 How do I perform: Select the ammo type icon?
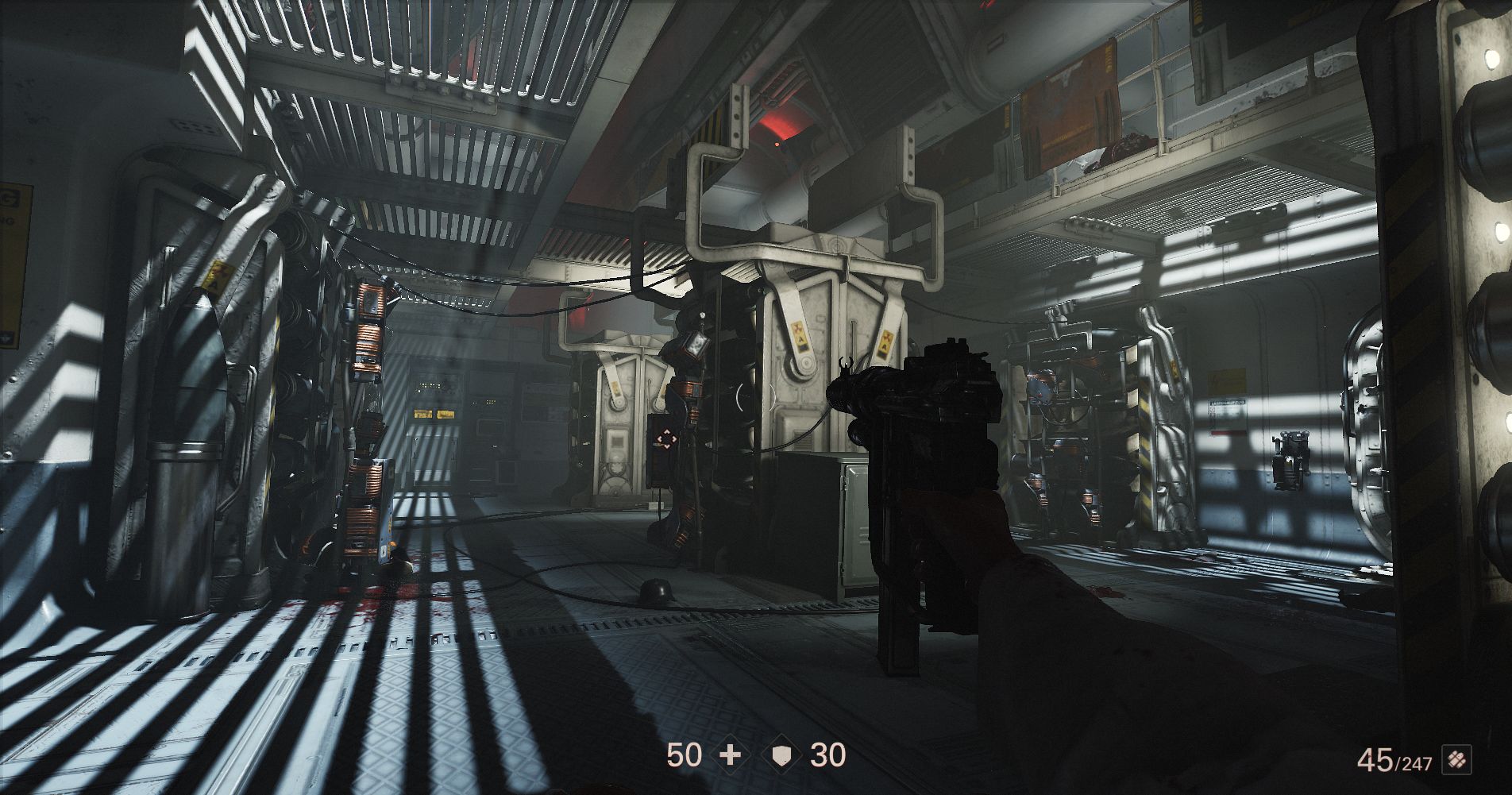[1454, 762]
